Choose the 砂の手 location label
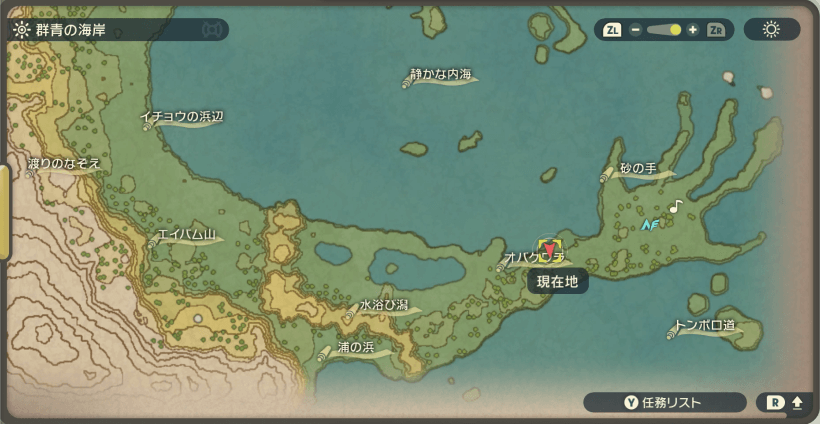The height and width of the screenshot is (424, 820). click(636, 169)
